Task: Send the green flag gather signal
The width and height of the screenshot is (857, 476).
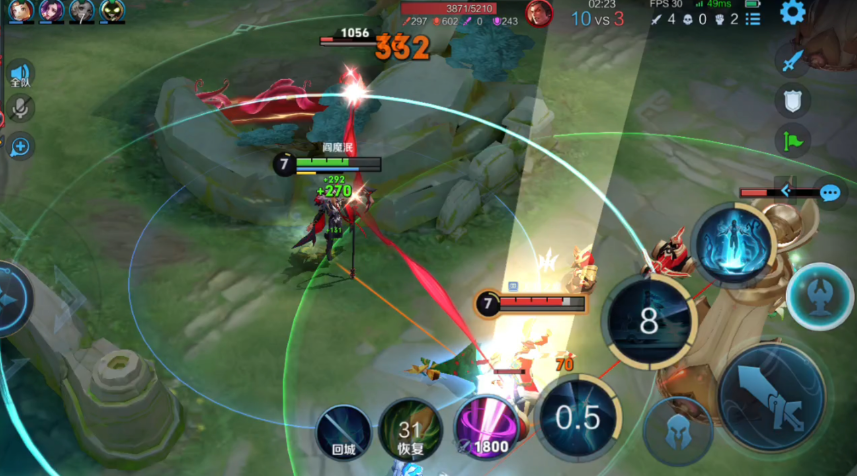Action: pyautogui.click(x=792, y=140)
